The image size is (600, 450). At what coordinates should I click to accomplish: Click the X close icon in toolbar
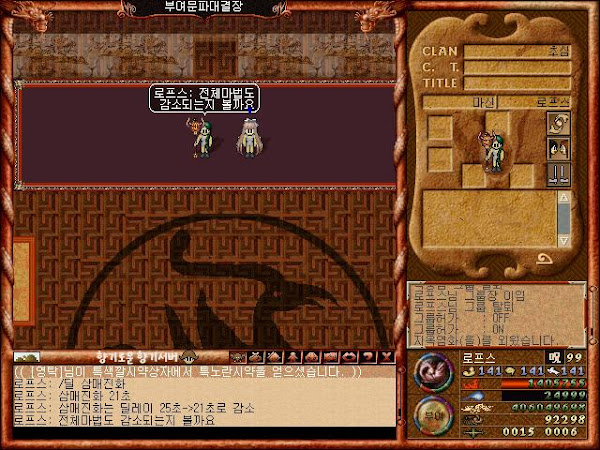[387, 357]
